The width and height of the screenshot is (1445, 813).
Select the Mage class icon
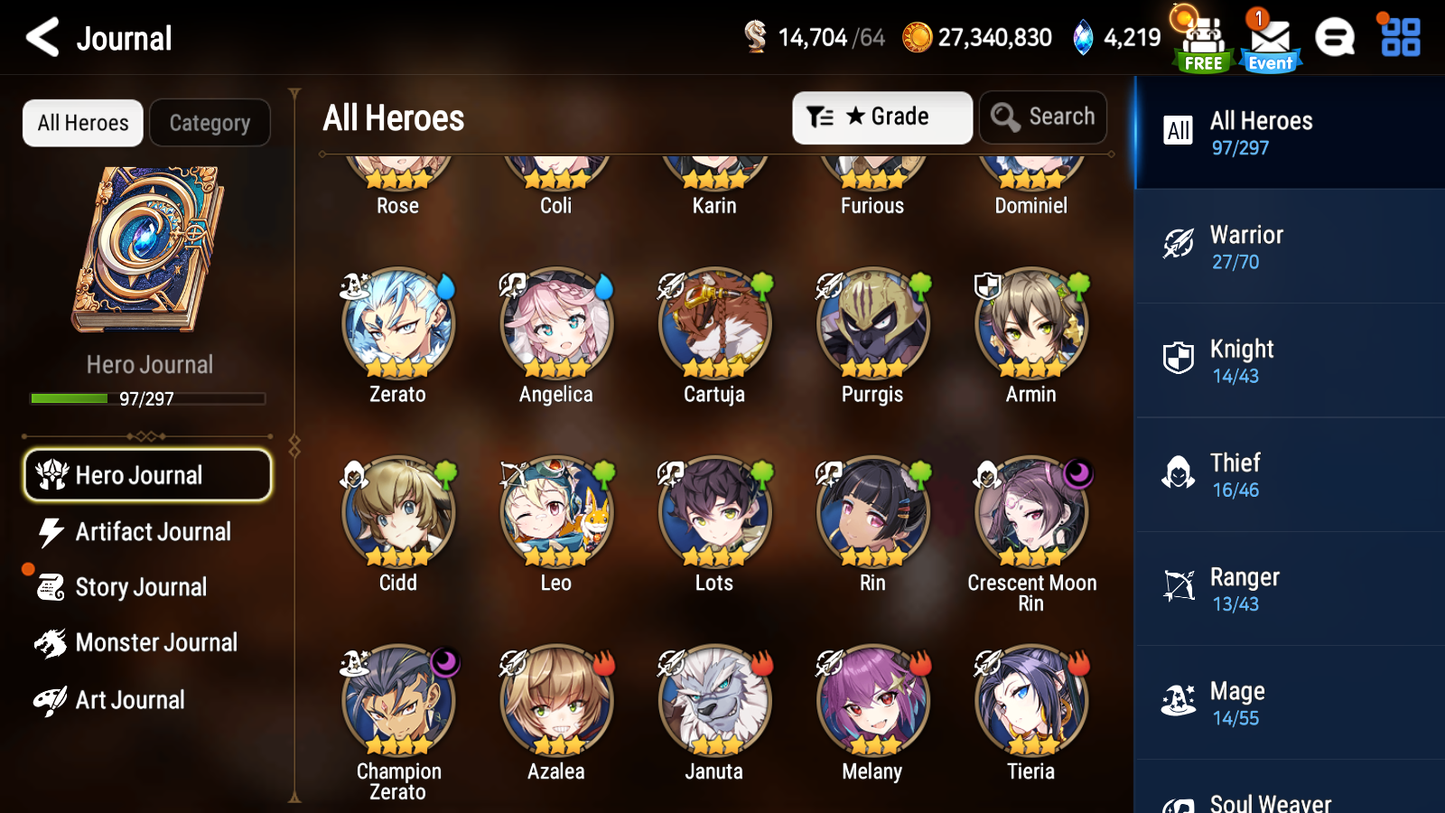pyautogui.click(x=1180, y=702)
